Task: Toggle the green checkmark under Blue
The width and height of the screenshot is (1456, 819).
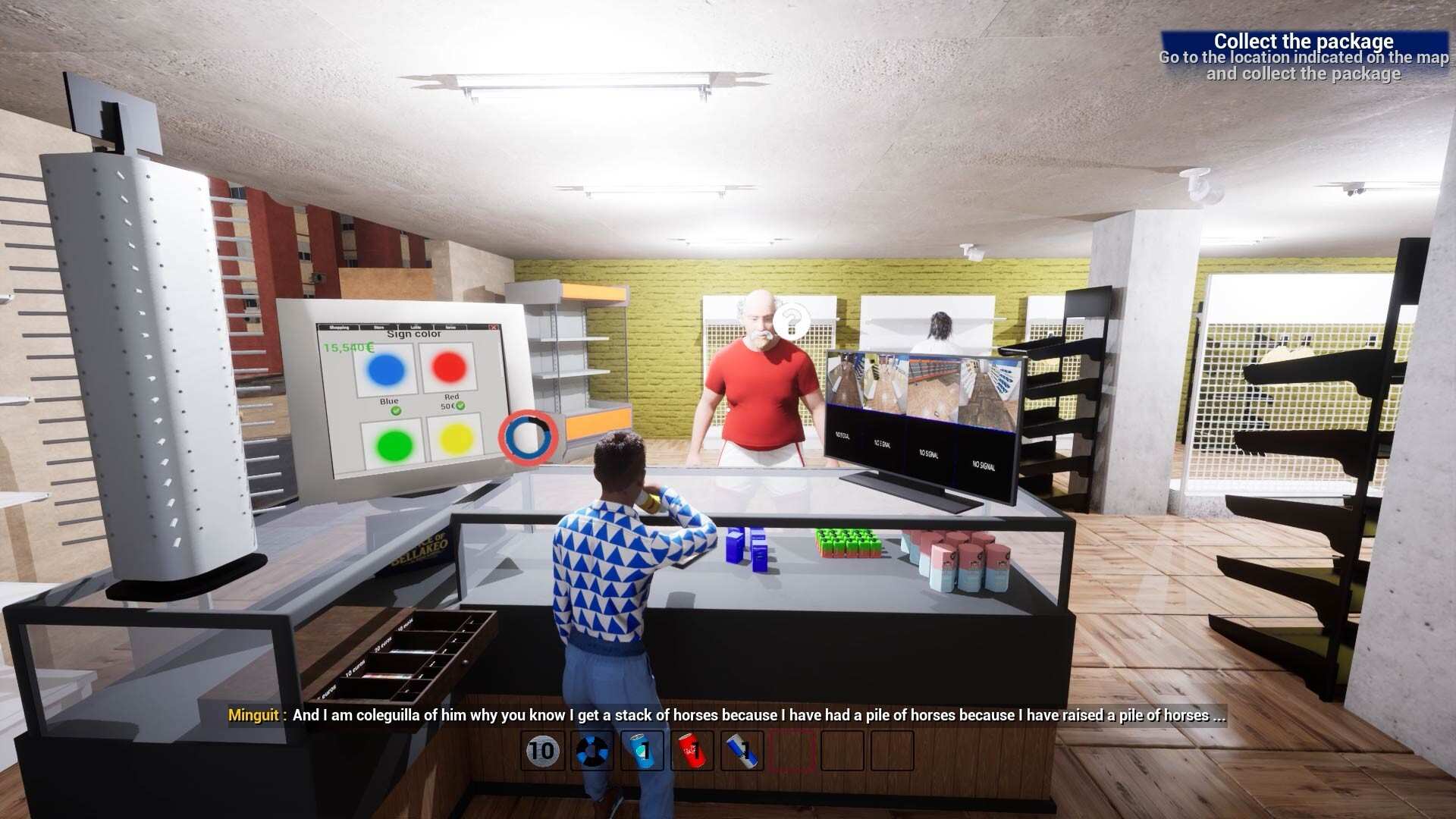Action: (x=397, y=411)
